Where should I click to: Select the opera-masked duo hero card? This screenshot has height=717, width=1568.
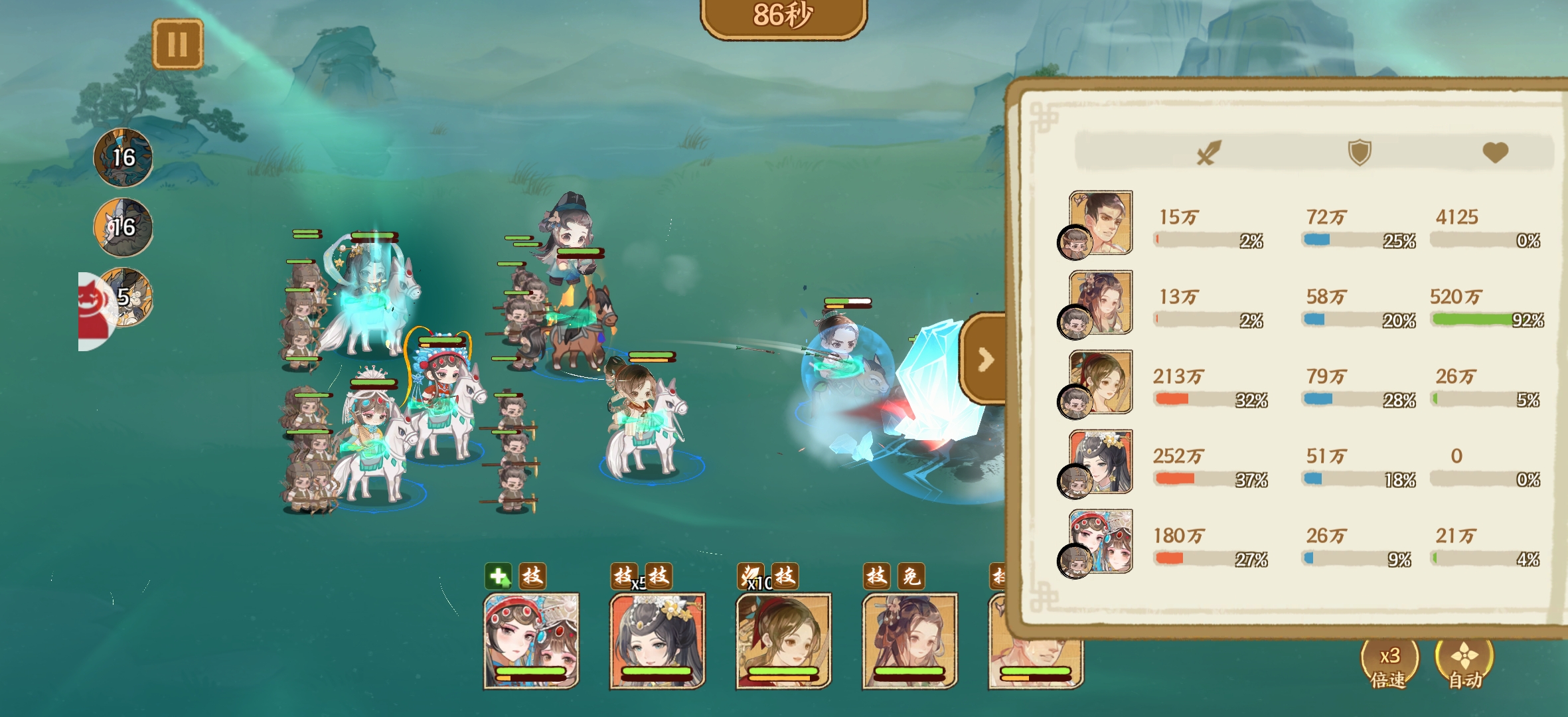tap(531, 641)
